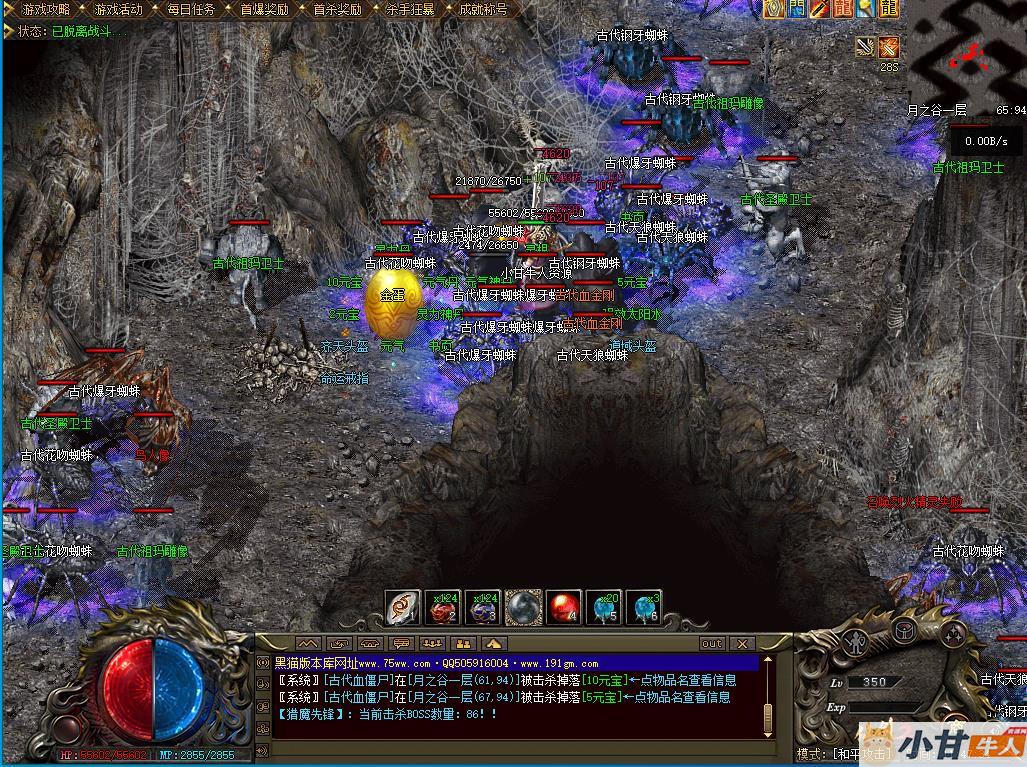Viewport: 1027px width, 767px height.
Task: Show the 每日任务 daily tasks
Action: point(190,9)
